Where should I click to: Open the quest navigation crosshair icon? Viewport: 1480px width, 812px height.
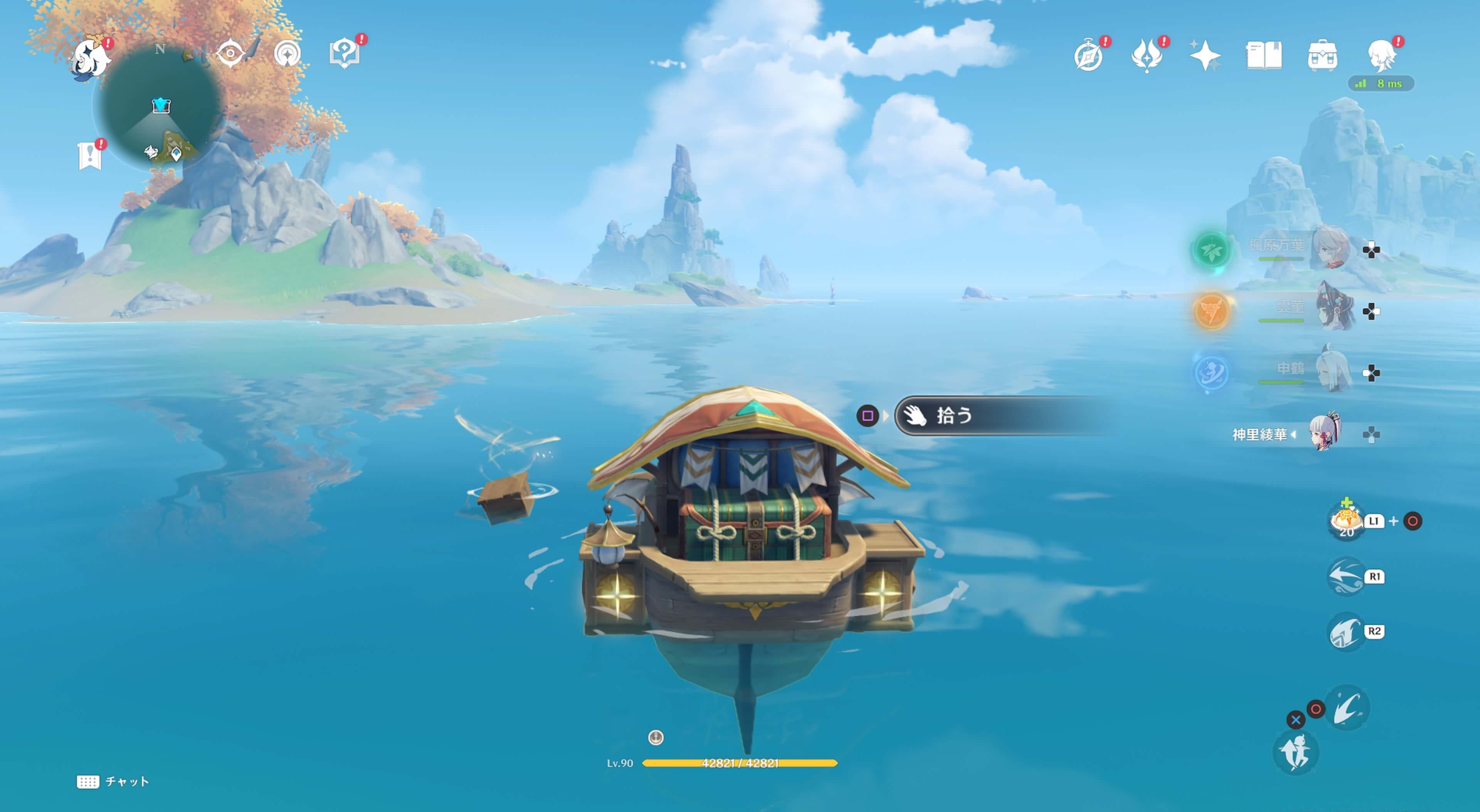tap(230, 54)
